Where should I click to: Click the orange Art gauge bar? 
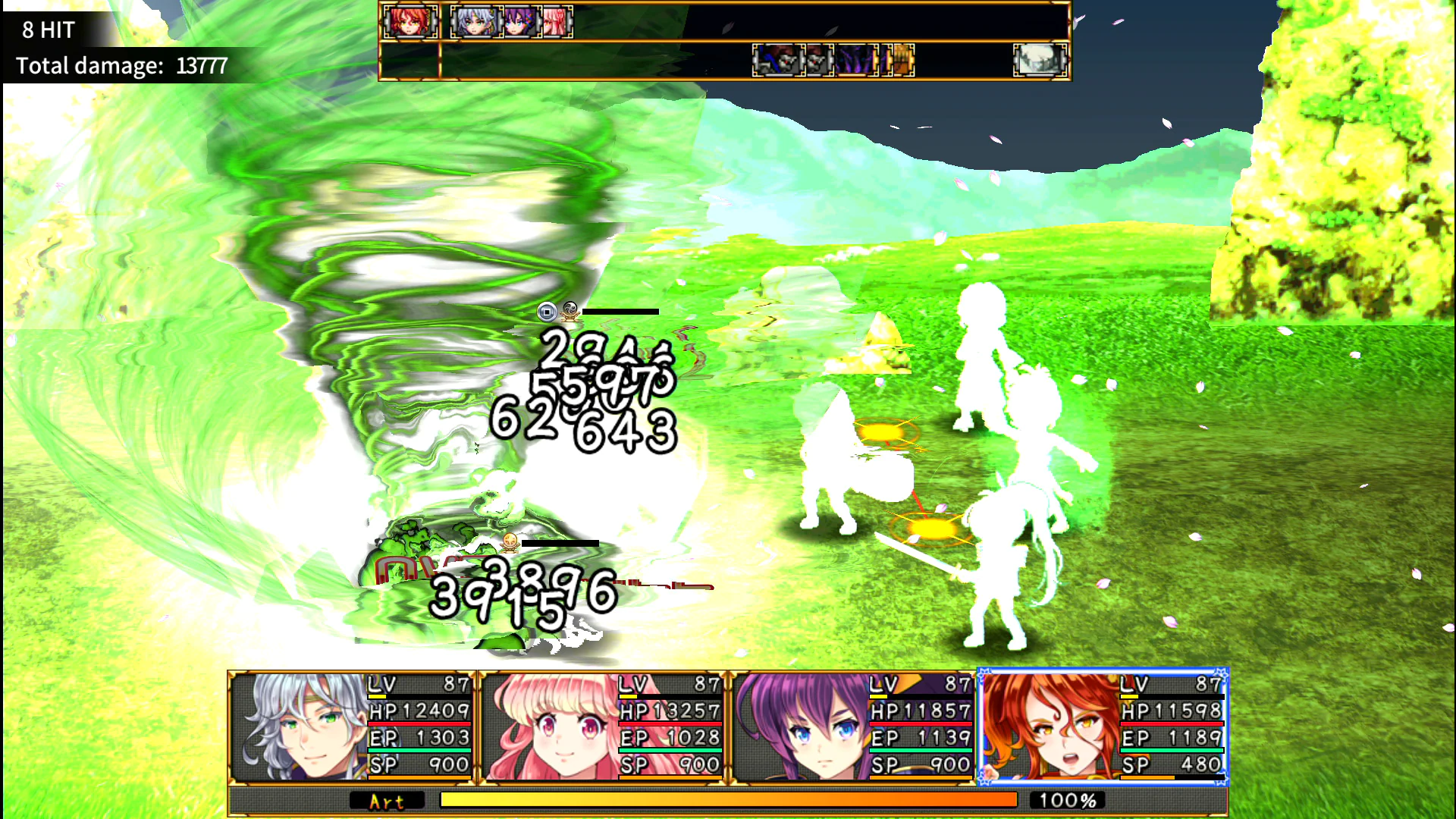[728, 799]
